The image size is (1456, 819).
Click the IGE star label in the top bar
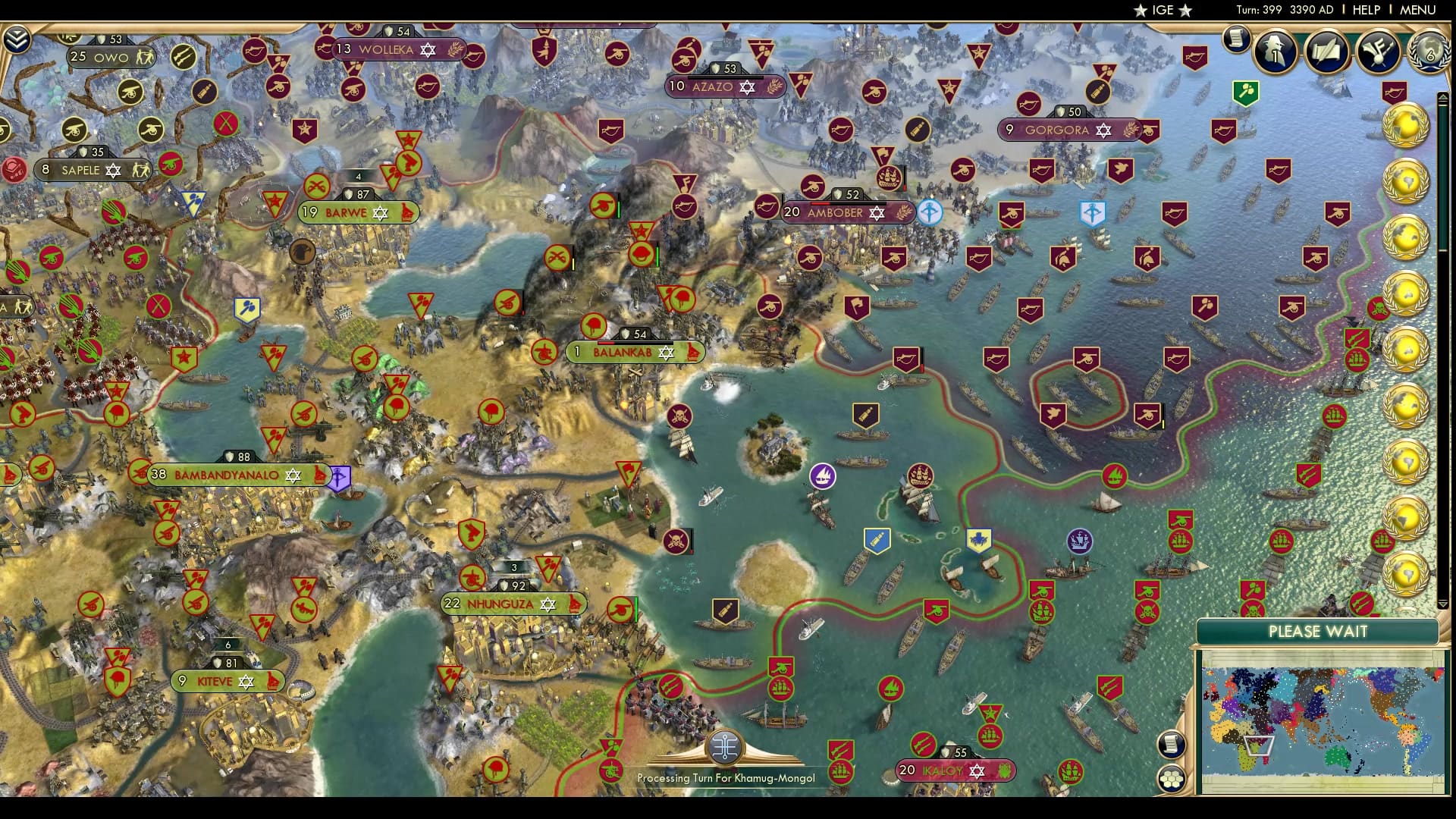[x=1164, y=10]
